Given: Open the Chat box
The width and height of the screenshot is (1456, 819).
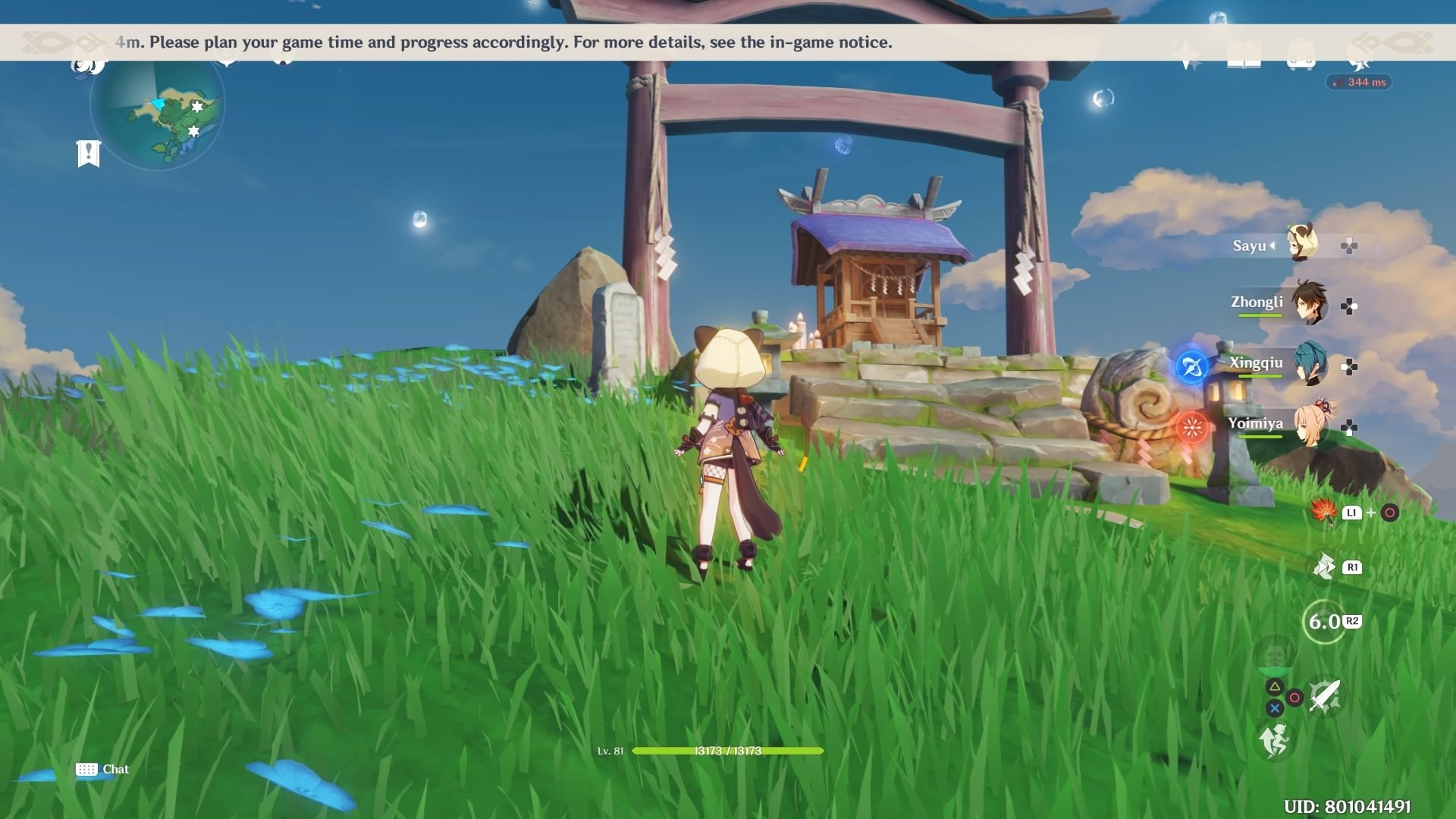Looking at the screenshot, I should [x=102, y=769].
